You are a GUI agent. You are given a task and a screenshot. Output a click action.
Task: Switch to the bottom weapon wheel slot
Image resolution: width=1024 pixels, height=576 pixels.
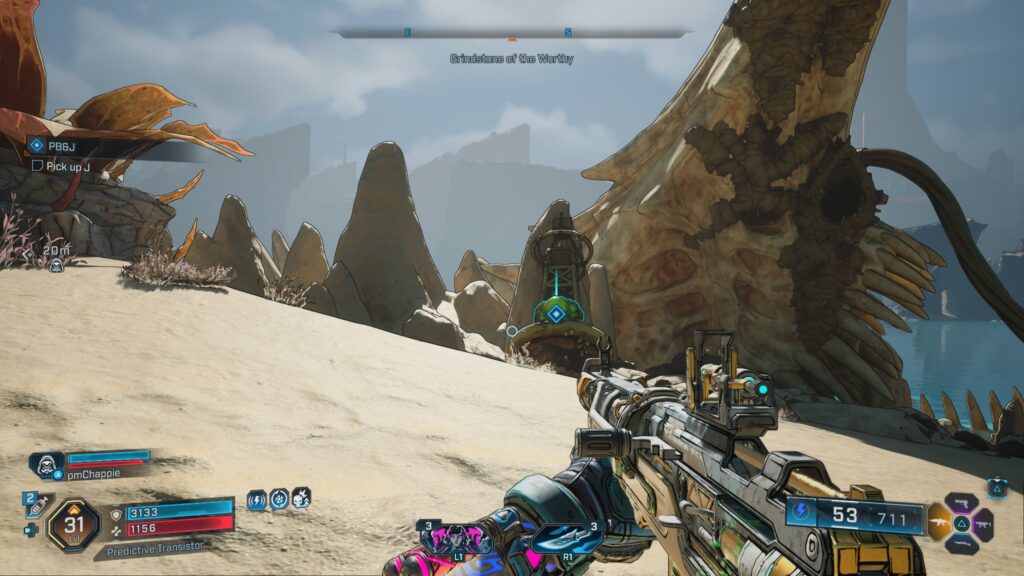tap(961, 543)
